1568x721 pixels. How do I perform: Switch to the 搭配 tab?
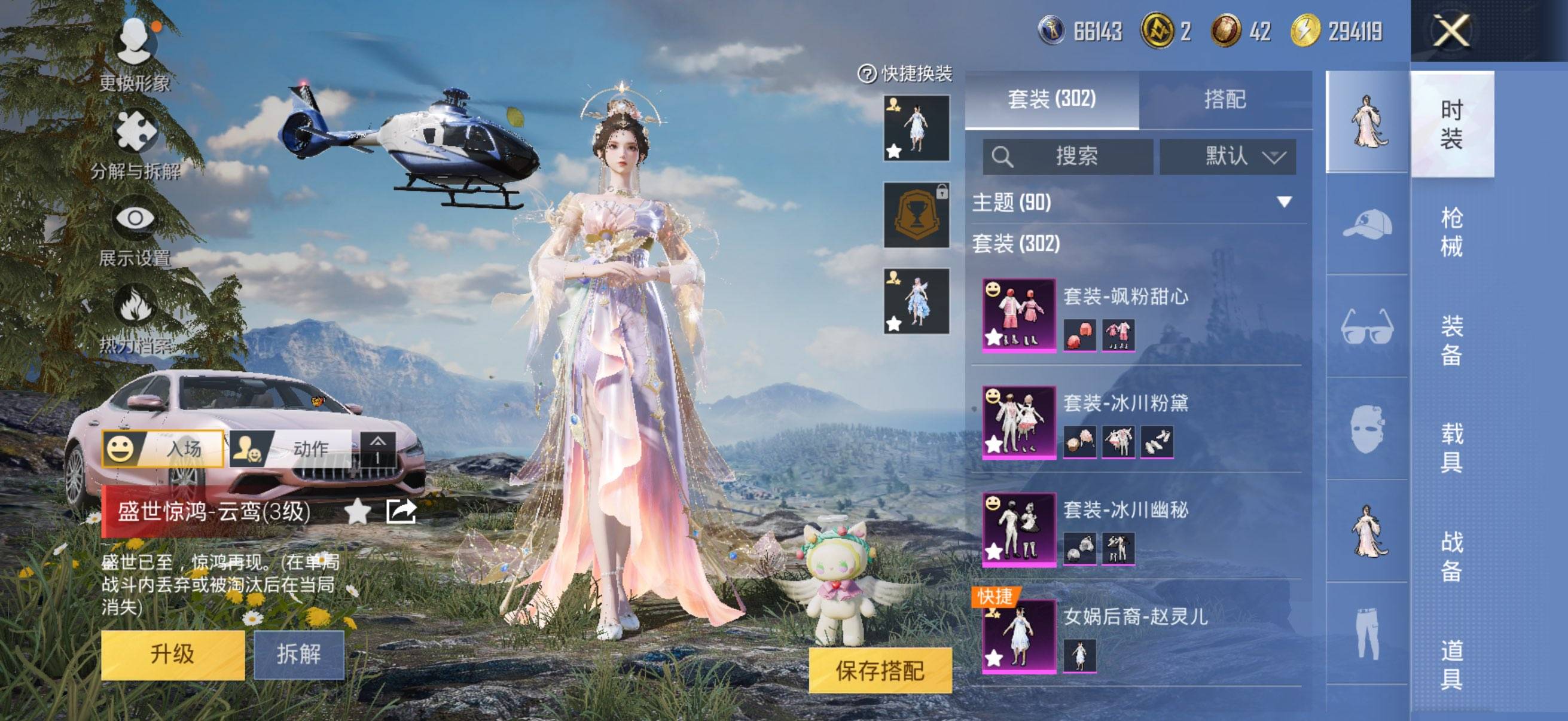point(1225,99)
